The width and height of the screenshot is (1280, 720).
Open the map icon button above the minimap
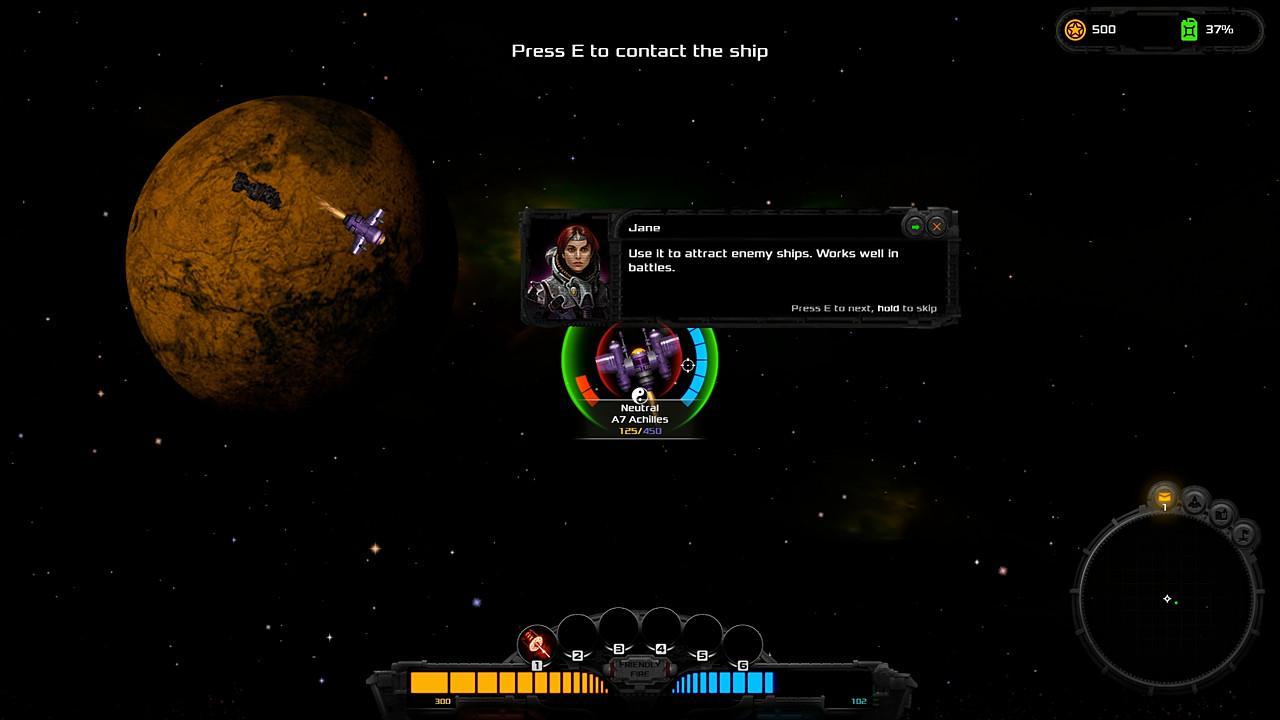[x=1222, y=514]
